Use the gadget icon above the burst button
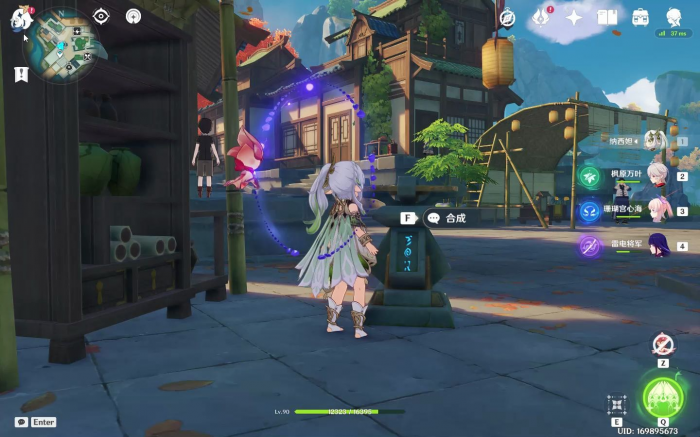 (662, 345)
